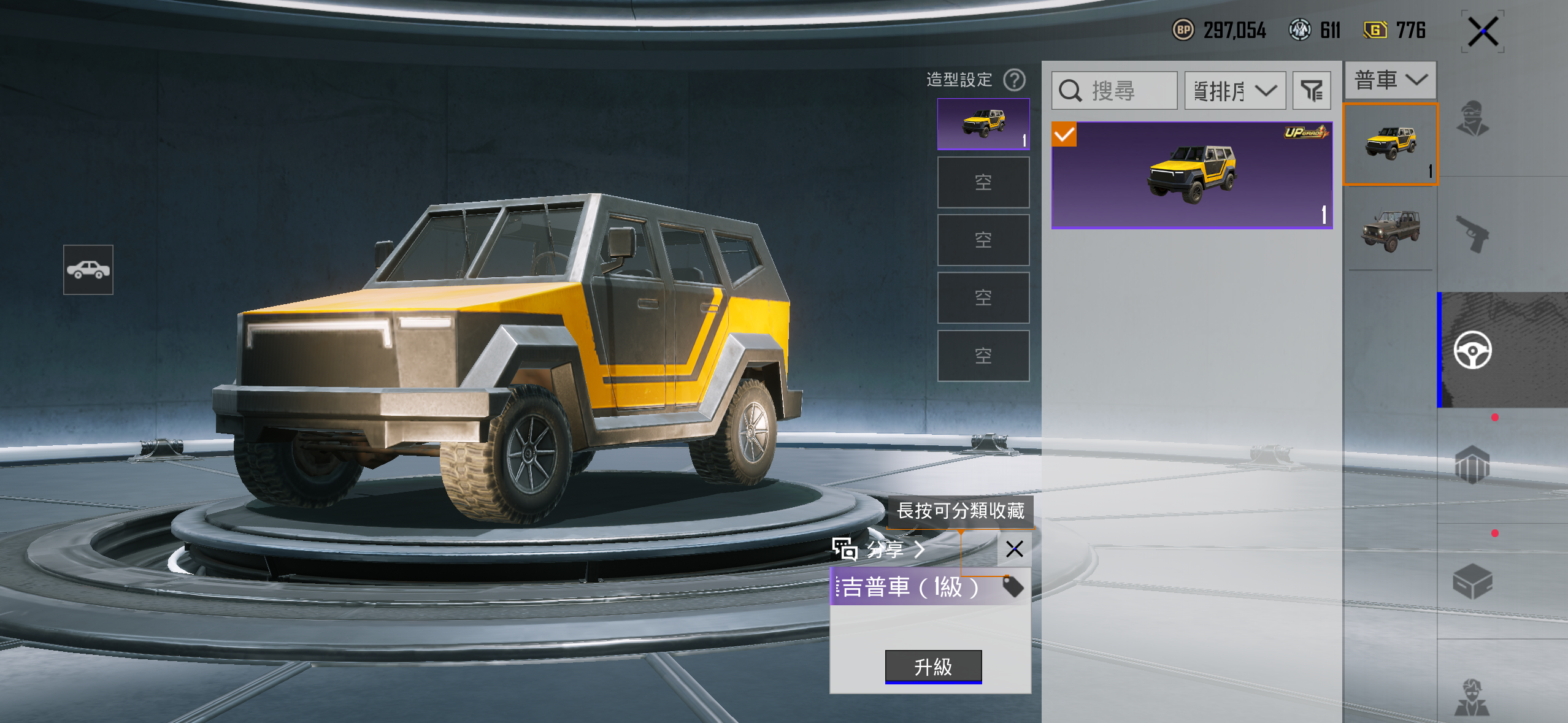Viewport: 1568px width, 723px height.
Task: Open the box crate category tab
Action: (1472, 581)
